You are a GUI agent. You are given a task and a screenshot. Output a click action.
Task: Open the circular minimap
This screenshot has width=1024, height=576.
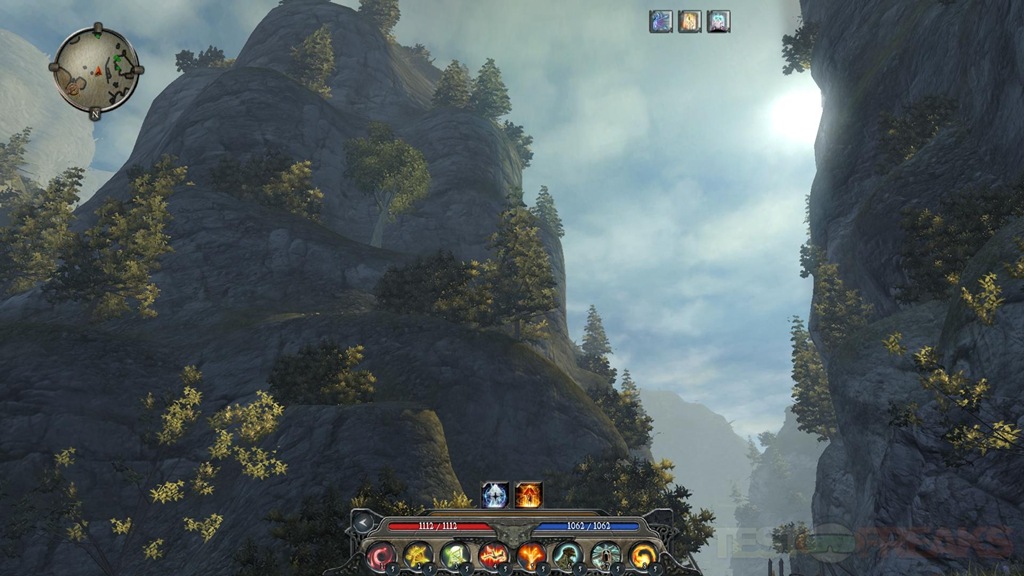click(96, 69)
